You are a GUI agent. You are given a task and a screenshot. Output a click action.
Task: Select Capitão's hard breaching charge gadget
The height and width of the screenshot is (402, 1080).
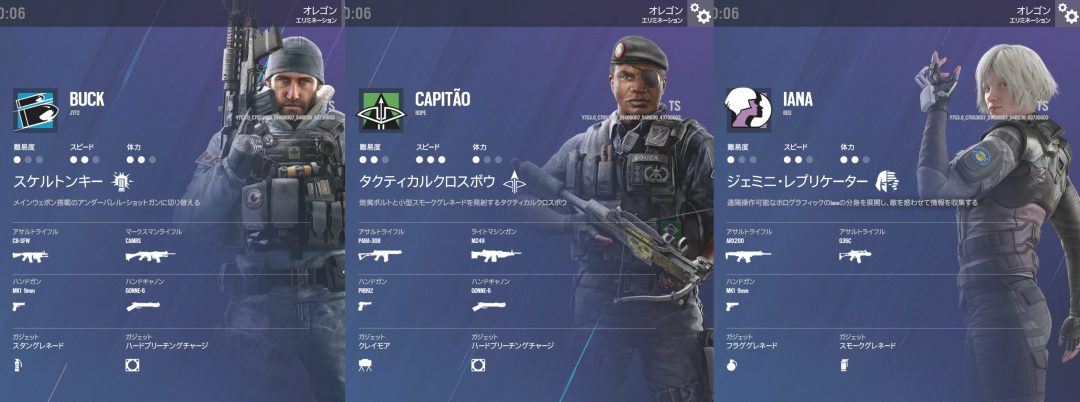tap(478, 366)
